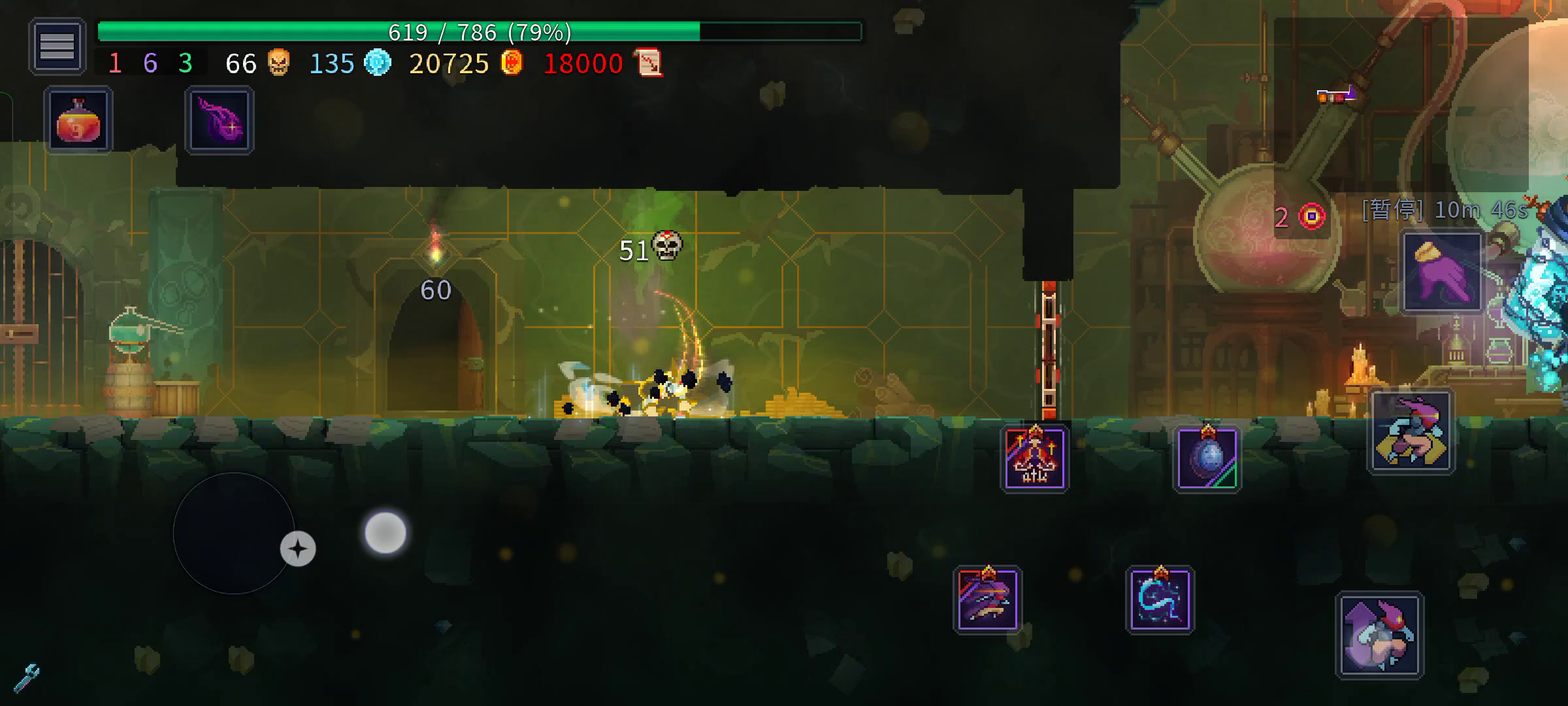1568x706 pixels.
Task: Tap the dodge roll button
Action: 1411,431
